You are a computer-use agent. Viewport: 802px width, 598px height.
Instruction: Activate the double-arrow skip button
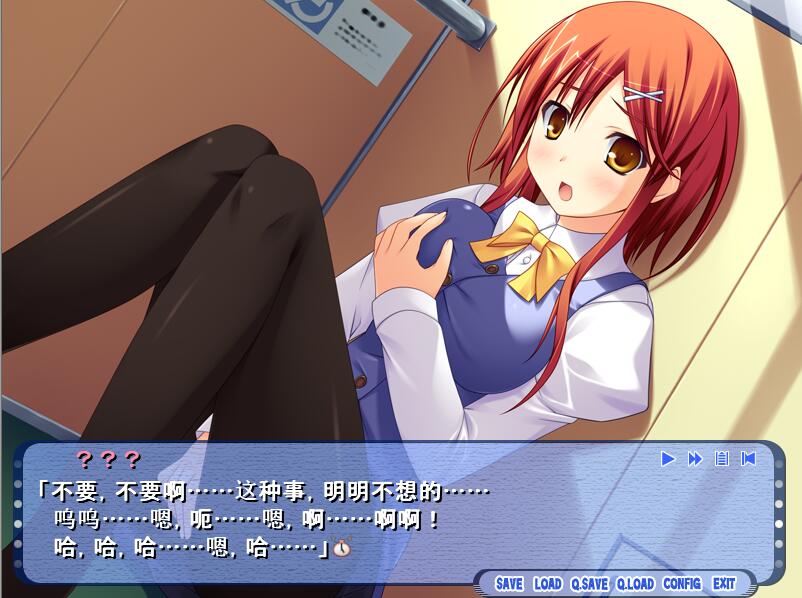pos(695,459)
